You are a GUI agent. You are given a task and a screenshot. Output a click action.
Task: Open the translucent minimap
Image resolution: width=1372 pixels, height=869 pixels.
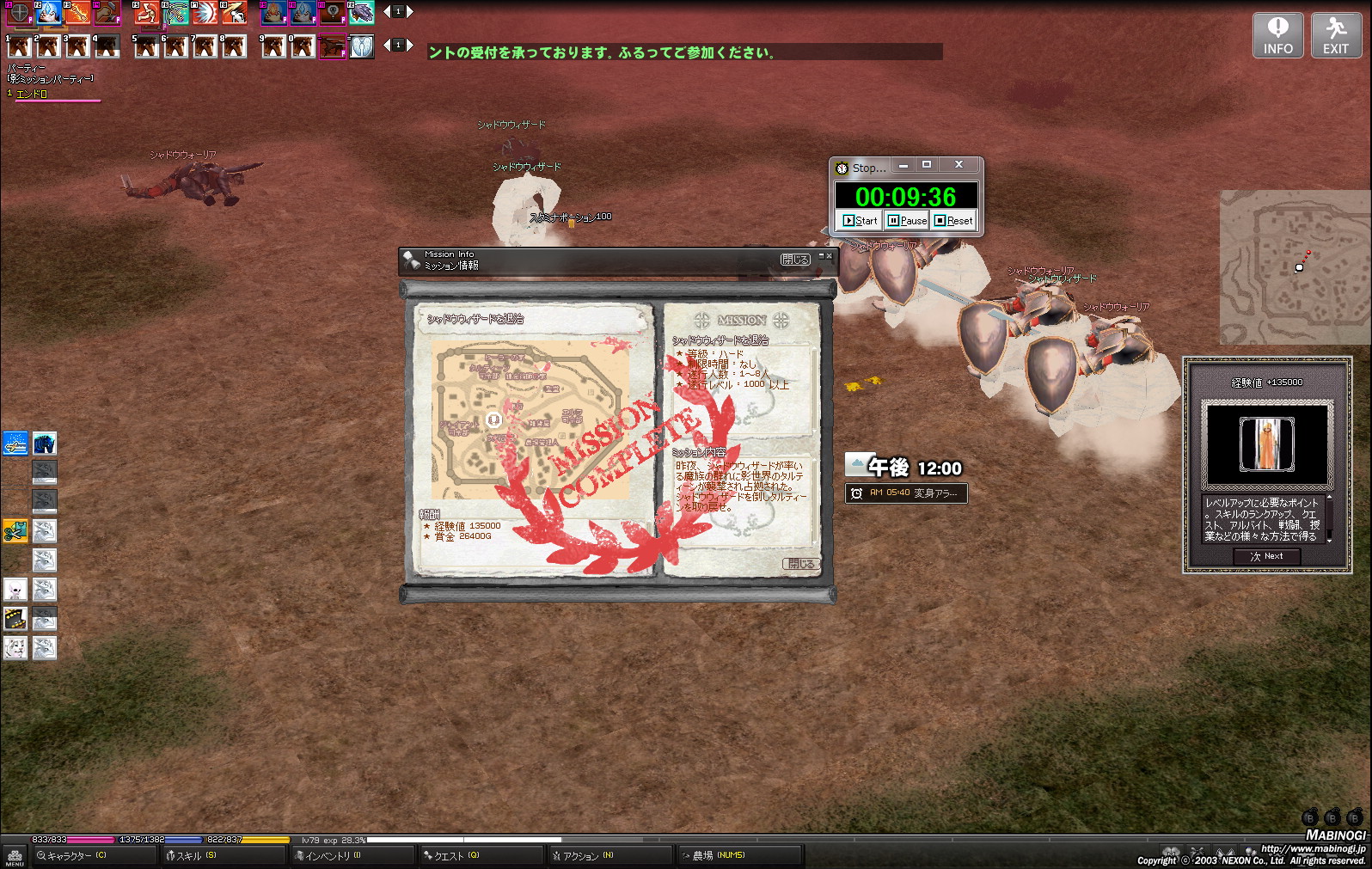1294,267
